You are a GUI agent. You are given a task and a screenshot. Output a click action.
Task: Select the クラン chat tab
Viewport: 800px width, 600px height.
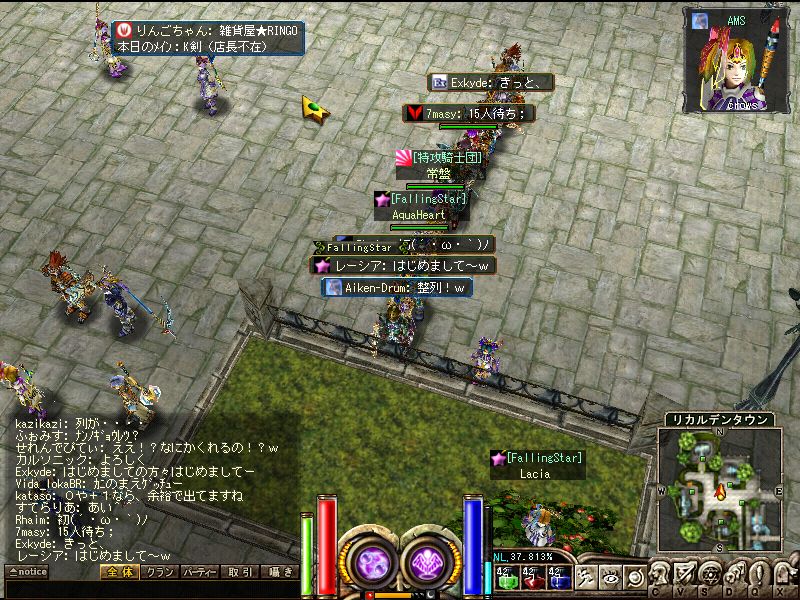coord(157,572)
